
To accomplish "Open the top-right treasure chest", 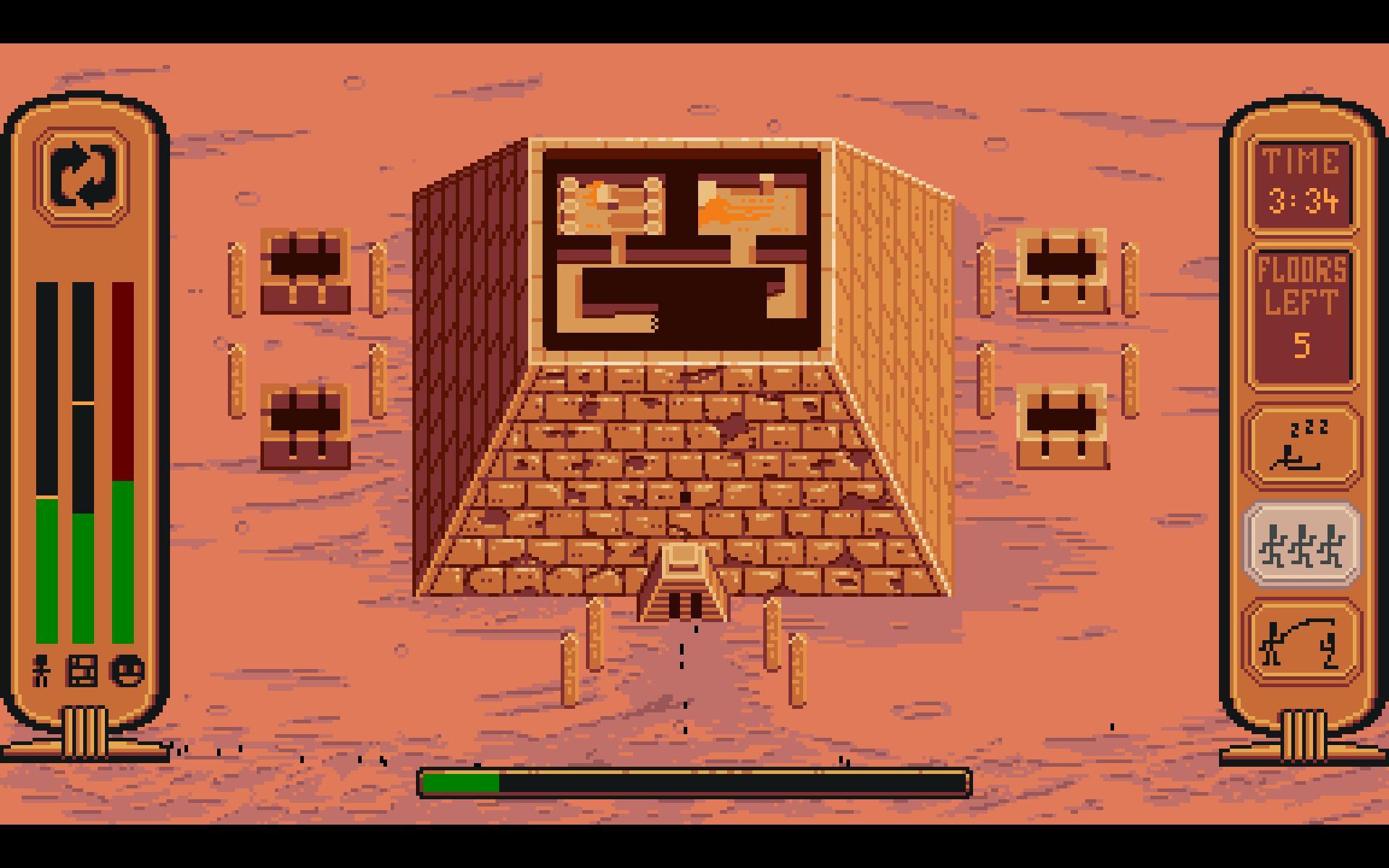I will [x=1061, y=271].
